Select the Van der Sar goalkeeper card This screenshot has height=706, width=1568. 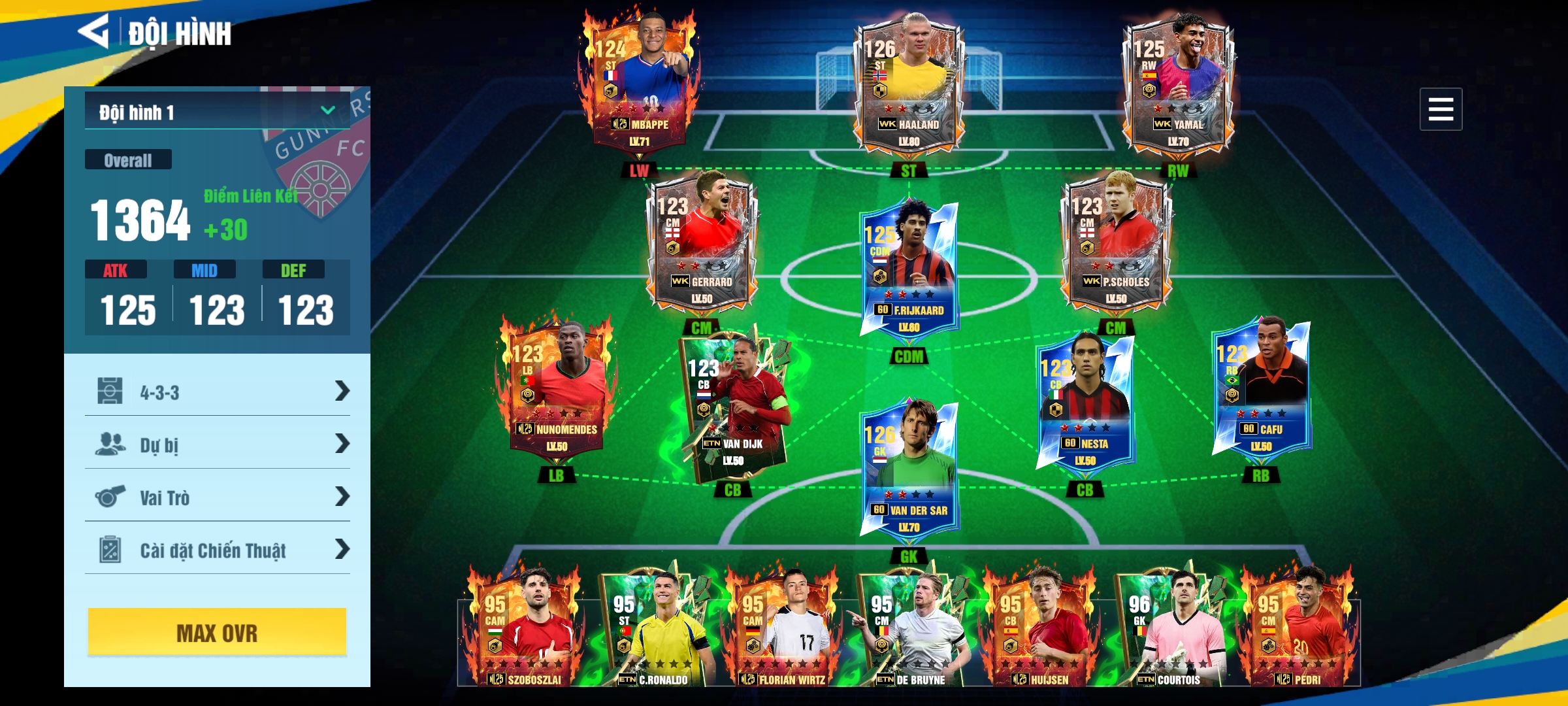[908, 467]
